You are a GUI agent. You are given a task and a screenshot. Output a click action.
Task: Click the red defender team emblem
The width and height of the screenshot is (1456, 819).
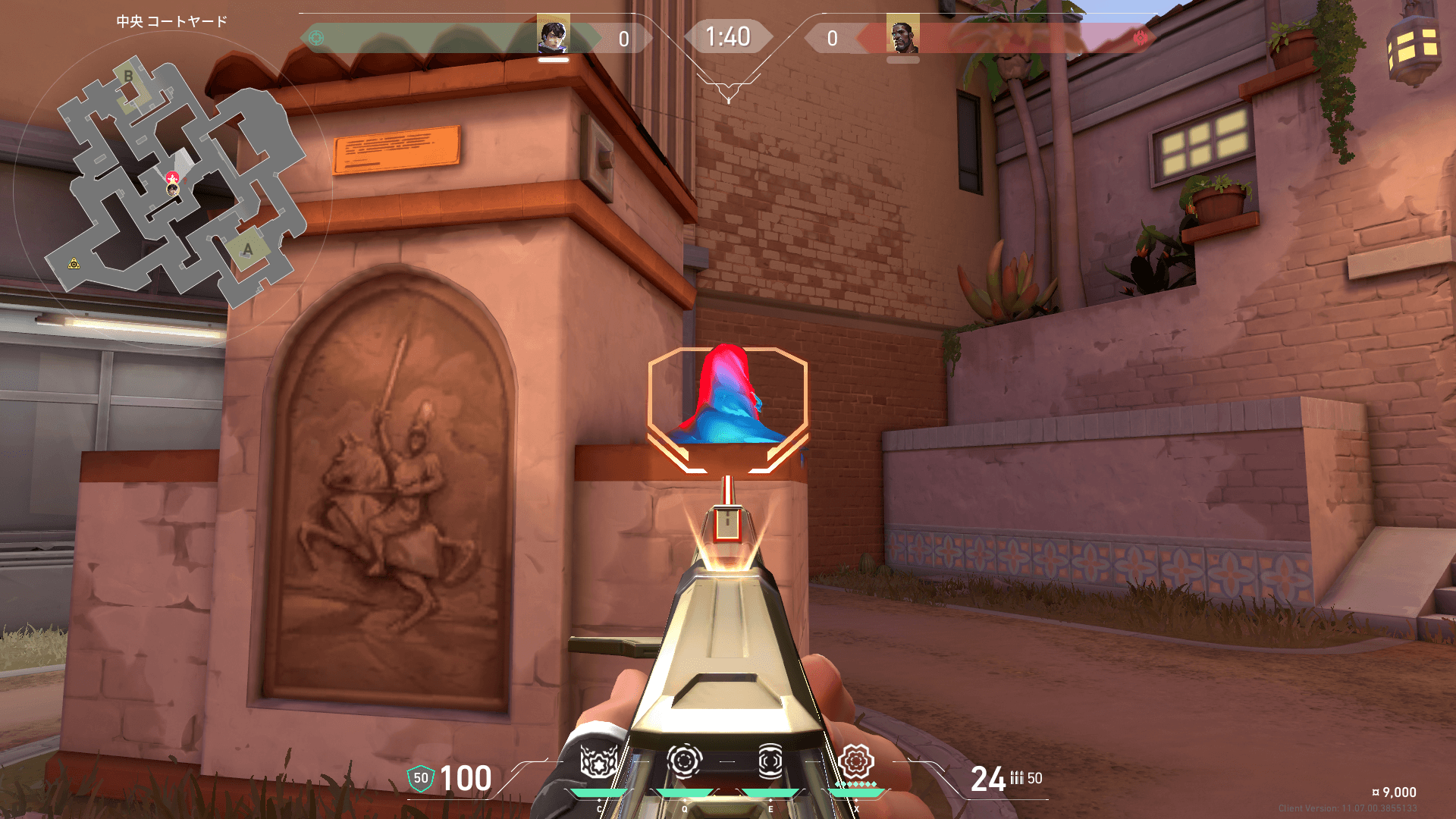(1140, 38)
